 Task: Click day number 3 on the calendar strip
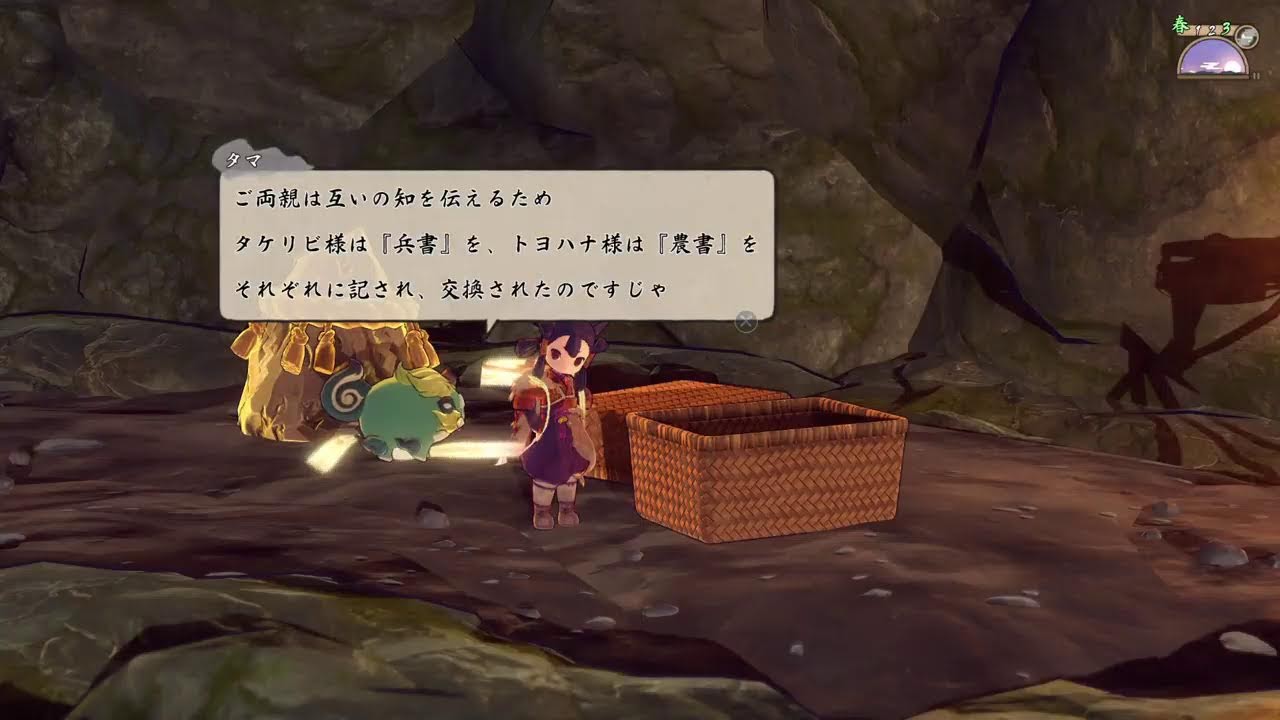tap(1225, 28)
